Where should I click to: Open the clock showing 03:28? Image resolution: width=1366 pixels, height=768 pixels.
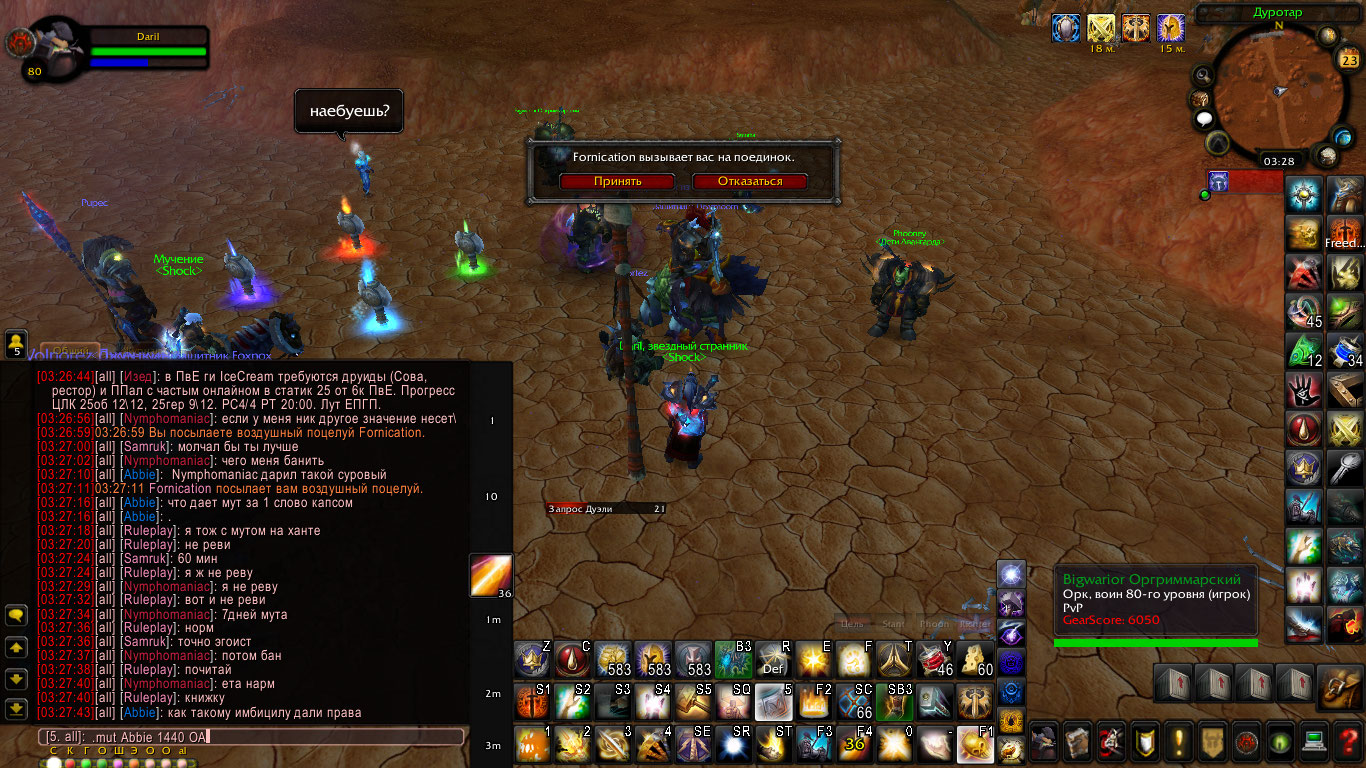tap(1279, 160)
